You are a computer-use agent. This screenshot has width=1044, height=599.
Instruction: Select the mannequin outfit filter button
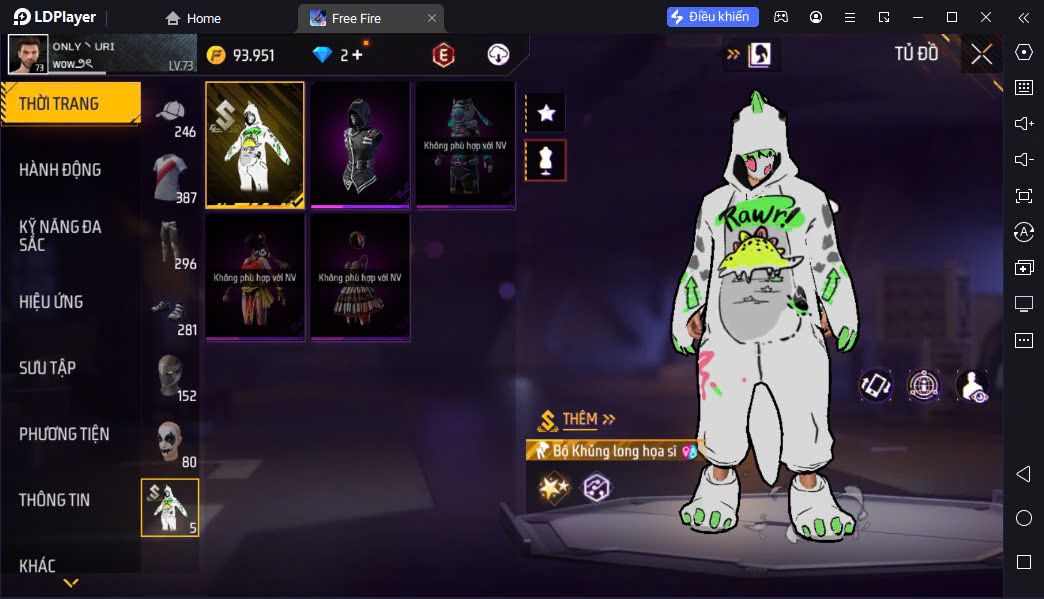click(546, 160)
